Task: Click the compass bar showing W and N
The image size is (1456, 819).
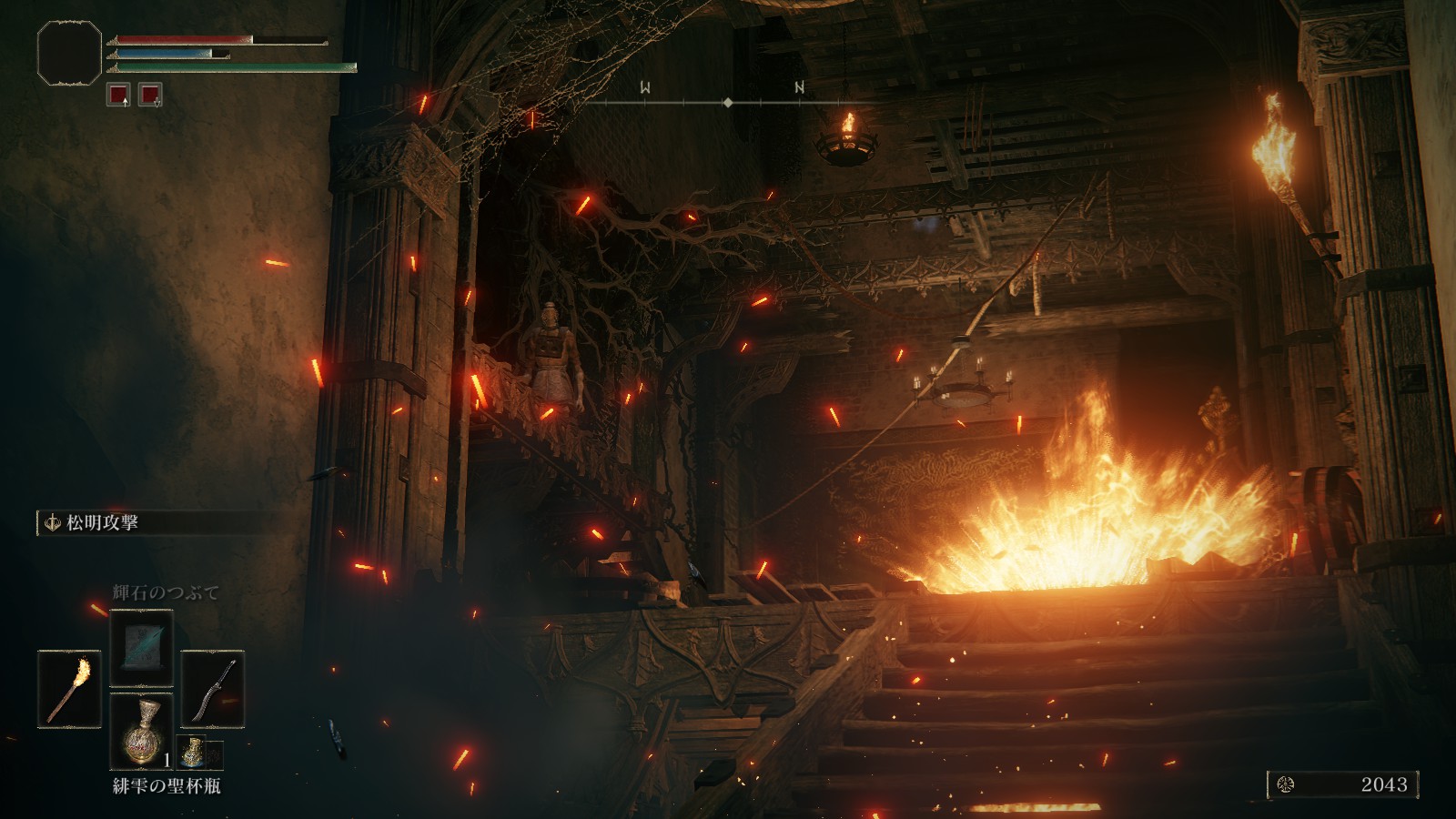Action: [726, 102]
